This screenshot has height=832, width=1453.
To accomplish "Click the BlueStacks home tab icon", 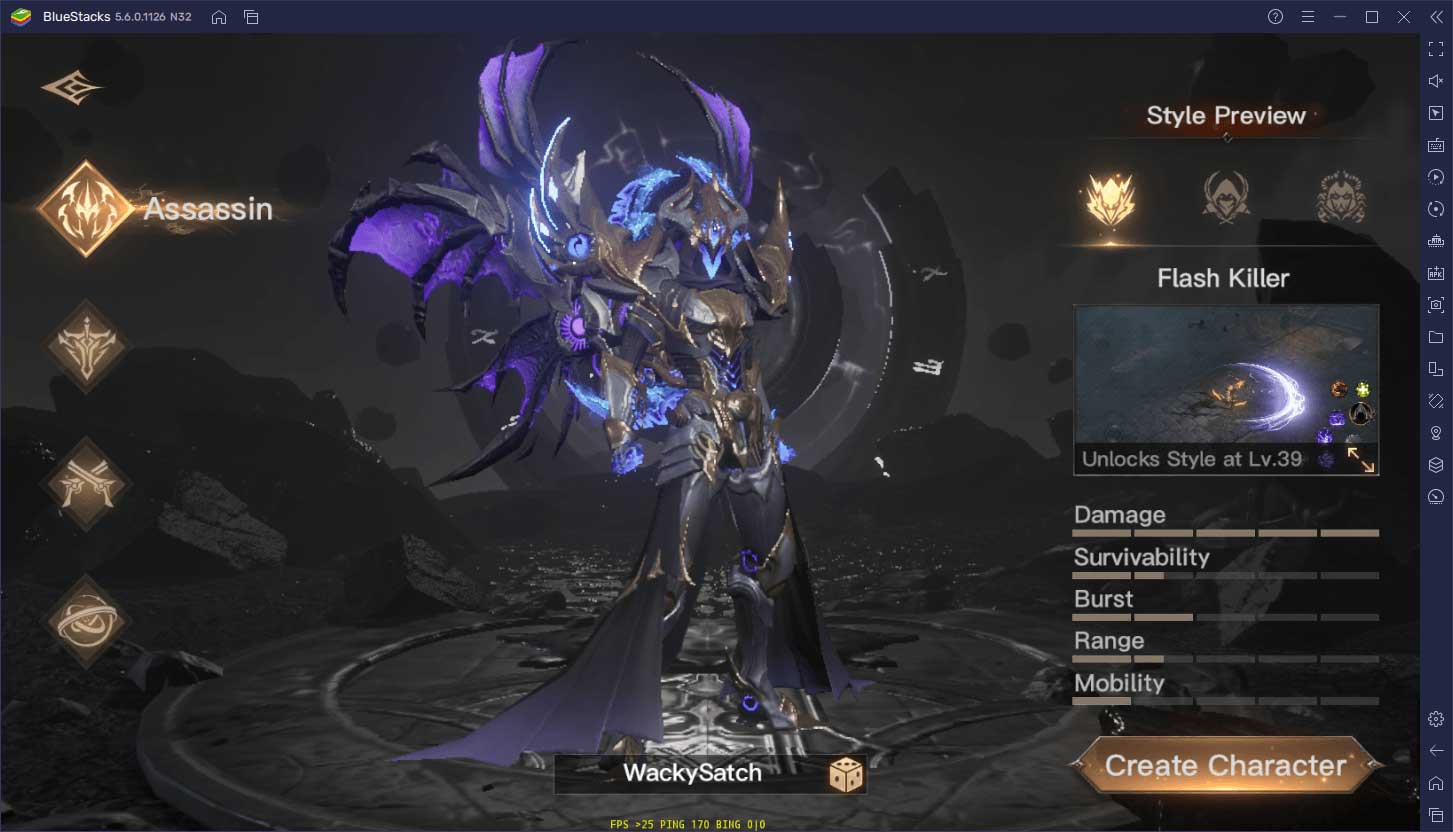I will 219,17.
